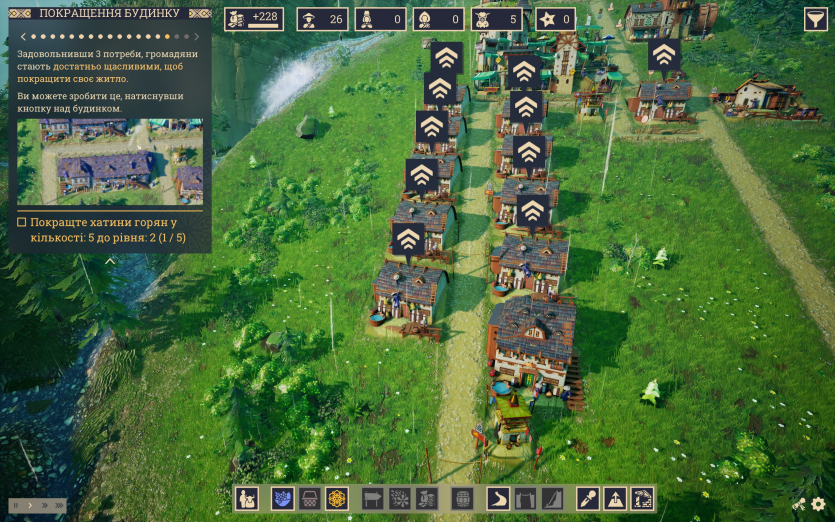Open the road path building tool
This screenshot has width=835, height=522.
[498, 498]
